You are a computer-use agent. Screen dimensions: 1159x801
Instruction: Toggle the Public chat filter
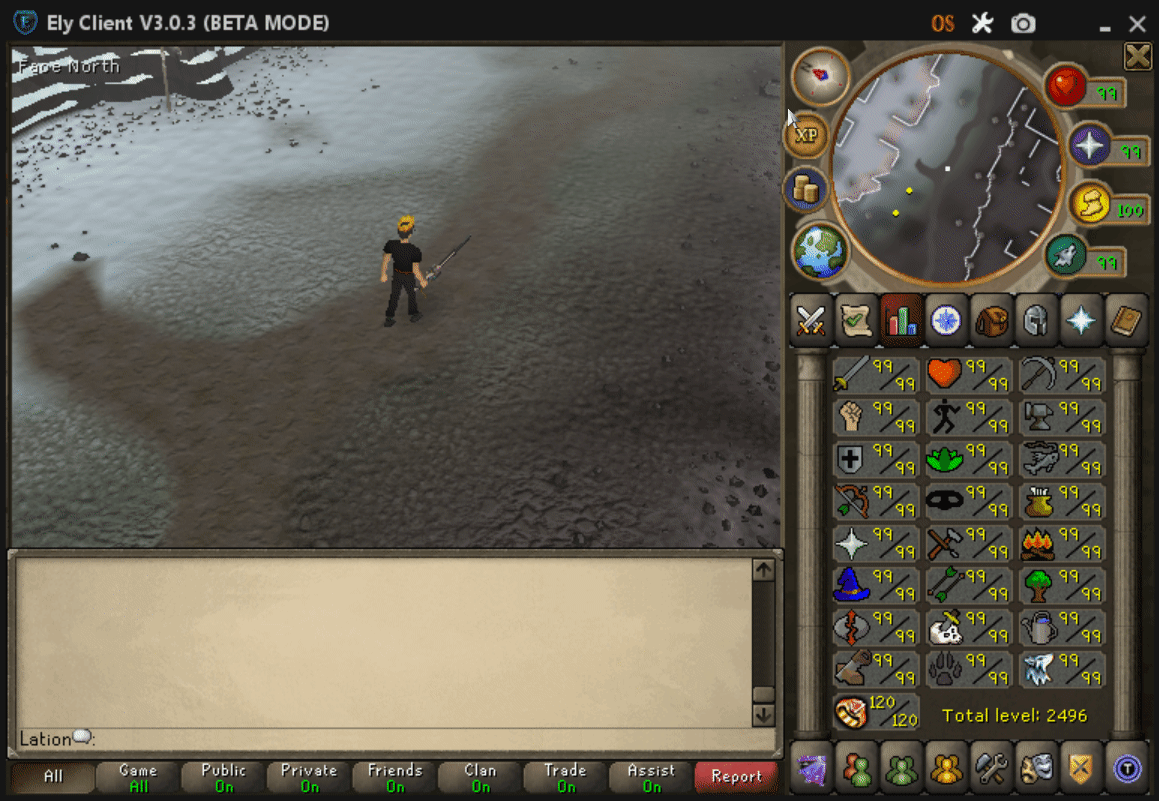pyautogui.click(x=223, y=777)
